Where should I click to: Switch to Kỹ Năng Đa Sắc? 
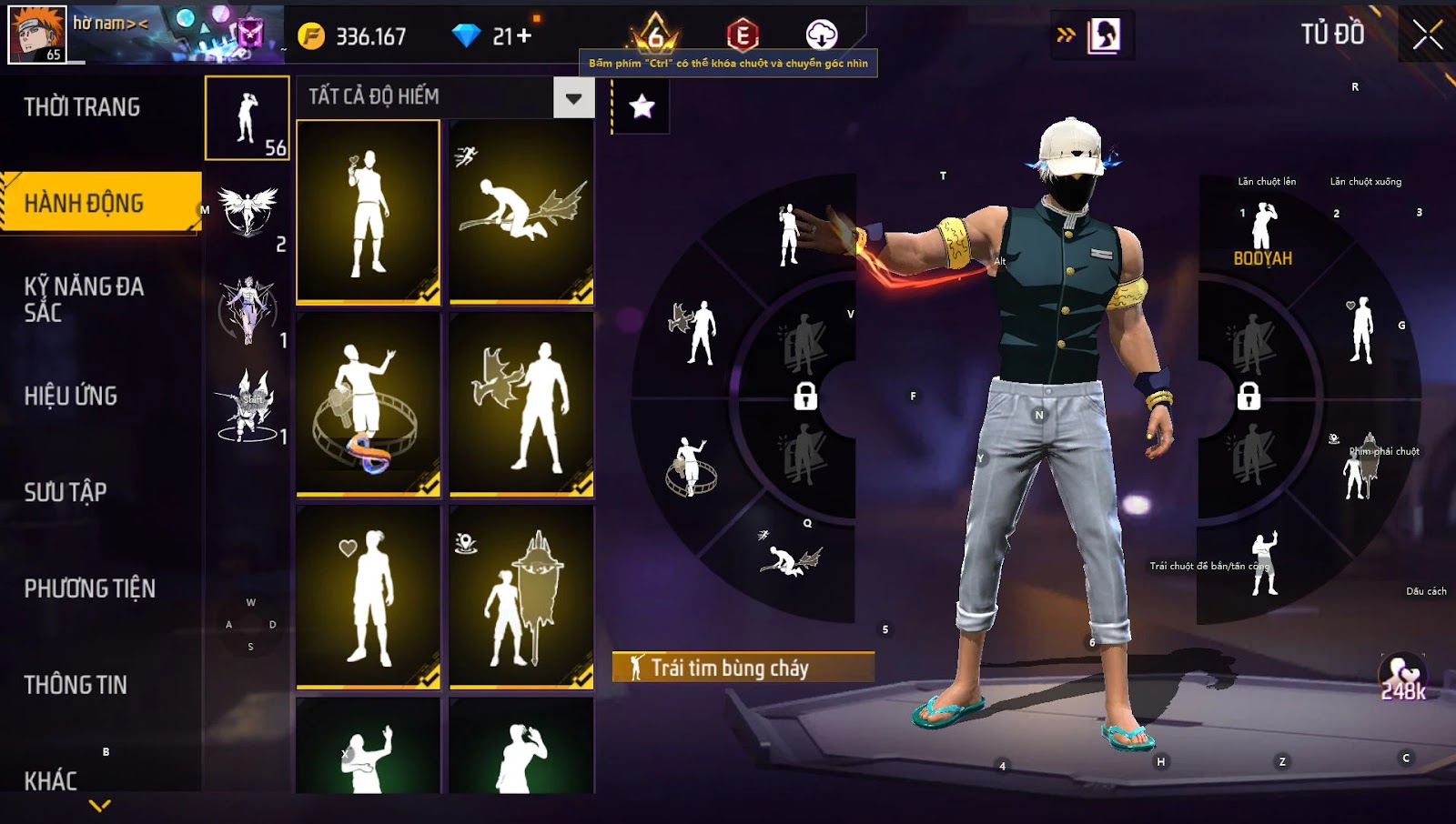(x=84, y=299)
